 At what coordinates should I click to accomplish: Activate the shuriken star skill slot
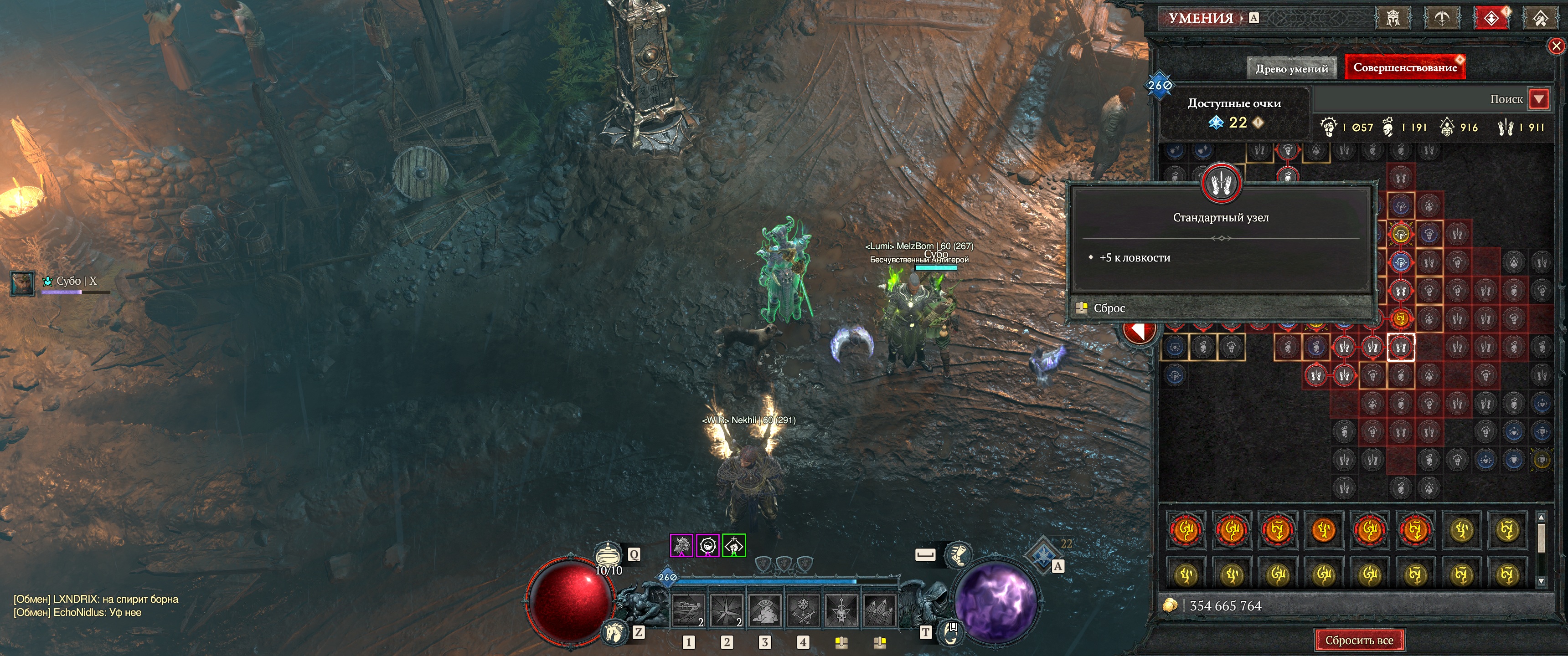click(726, 610)
